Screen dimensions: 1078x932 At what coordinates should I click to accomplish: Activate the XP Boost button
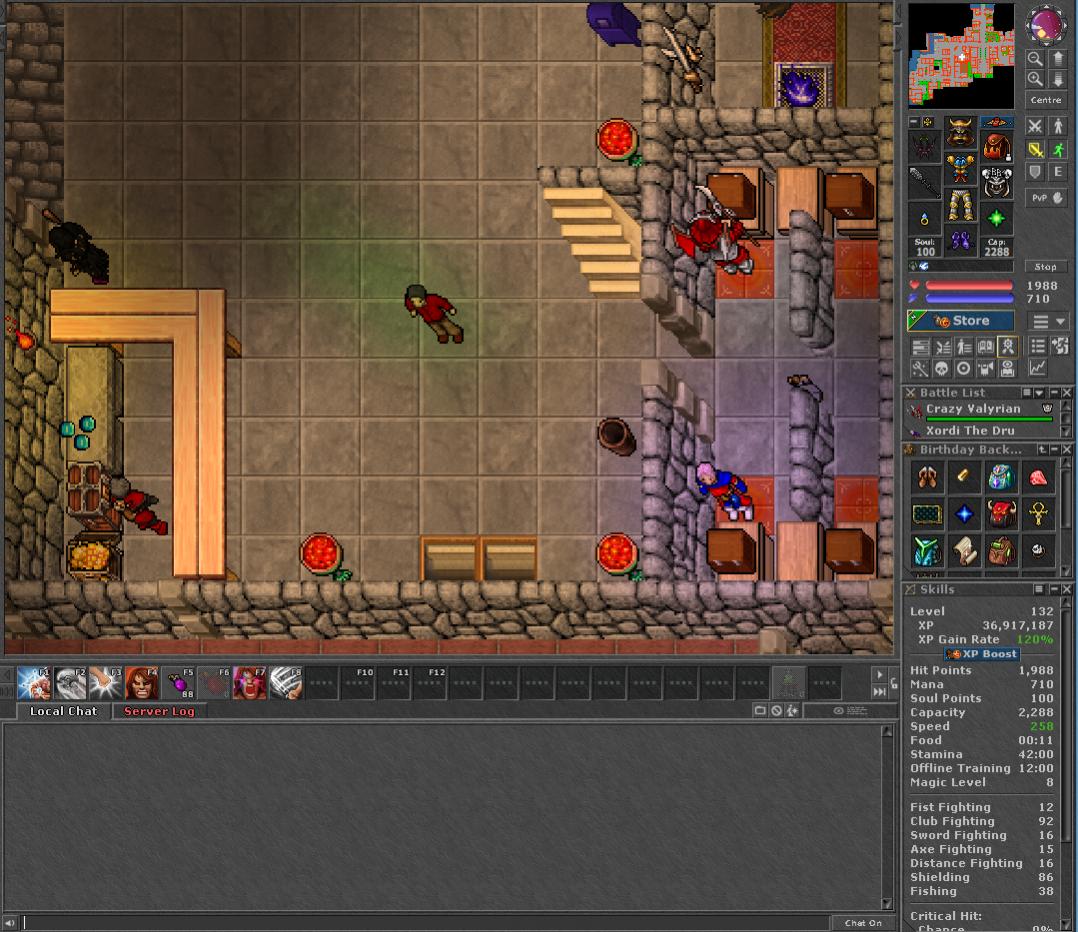982,654
